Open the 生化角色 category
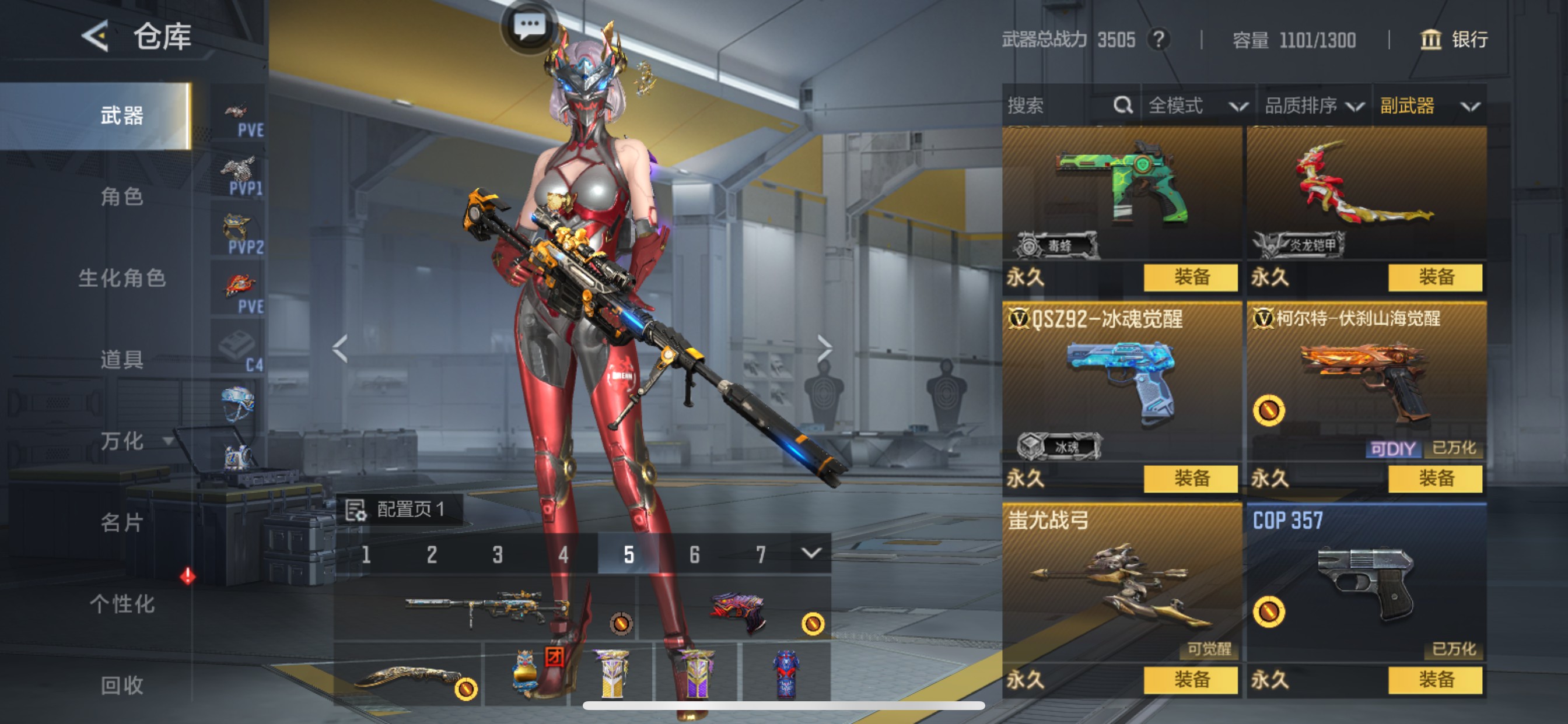 pos(122,278)
